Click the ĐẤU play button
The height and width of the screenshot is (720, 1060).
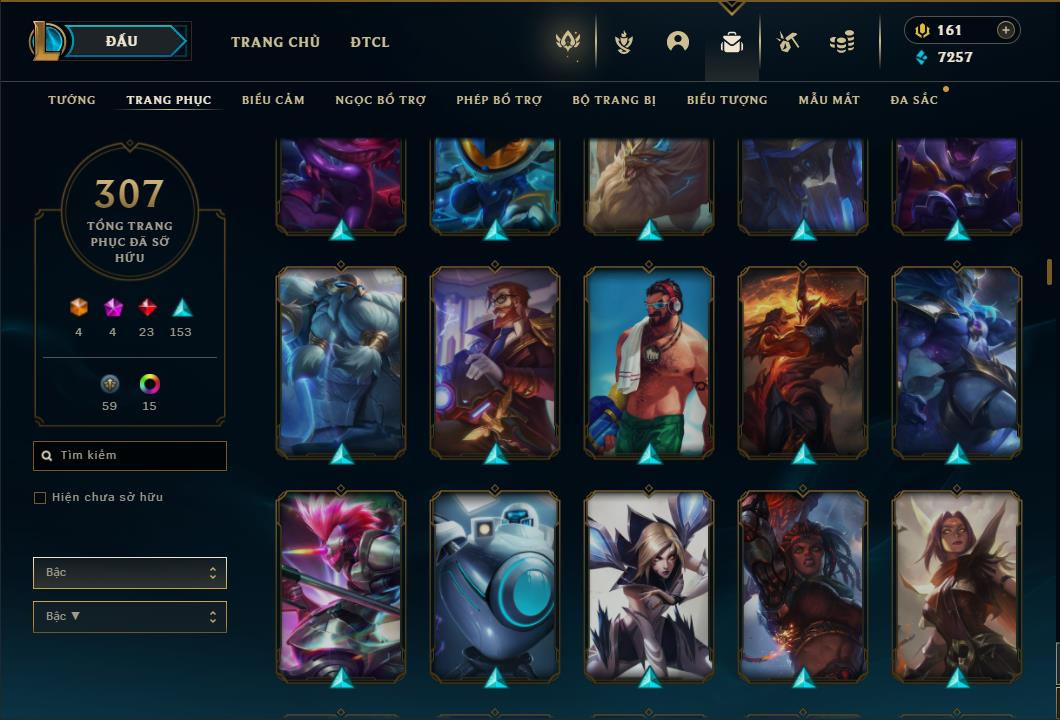[x=122, y=41]
